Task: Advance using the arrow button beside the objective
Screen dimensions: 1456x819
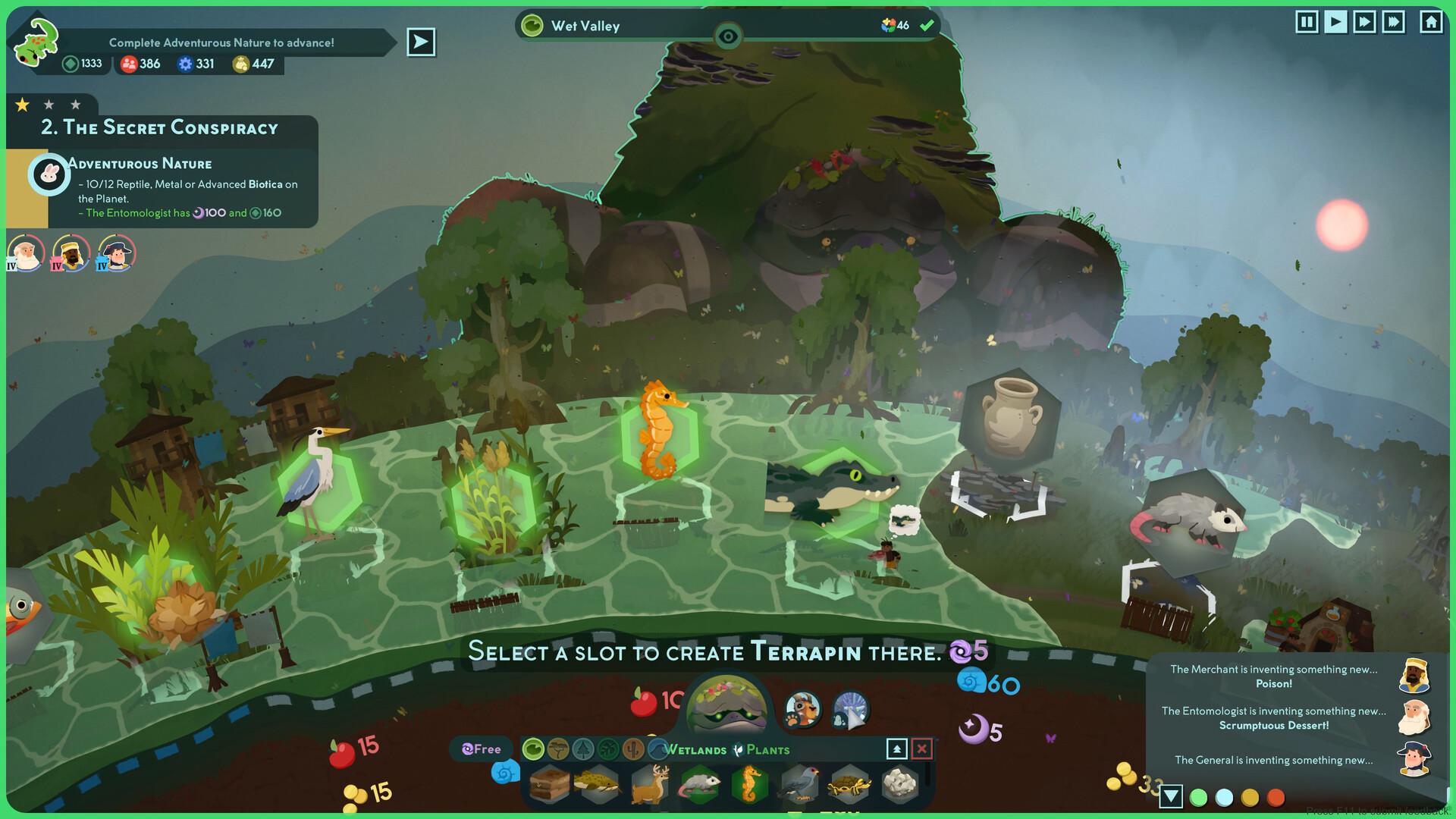Action: tap(421, 42)
